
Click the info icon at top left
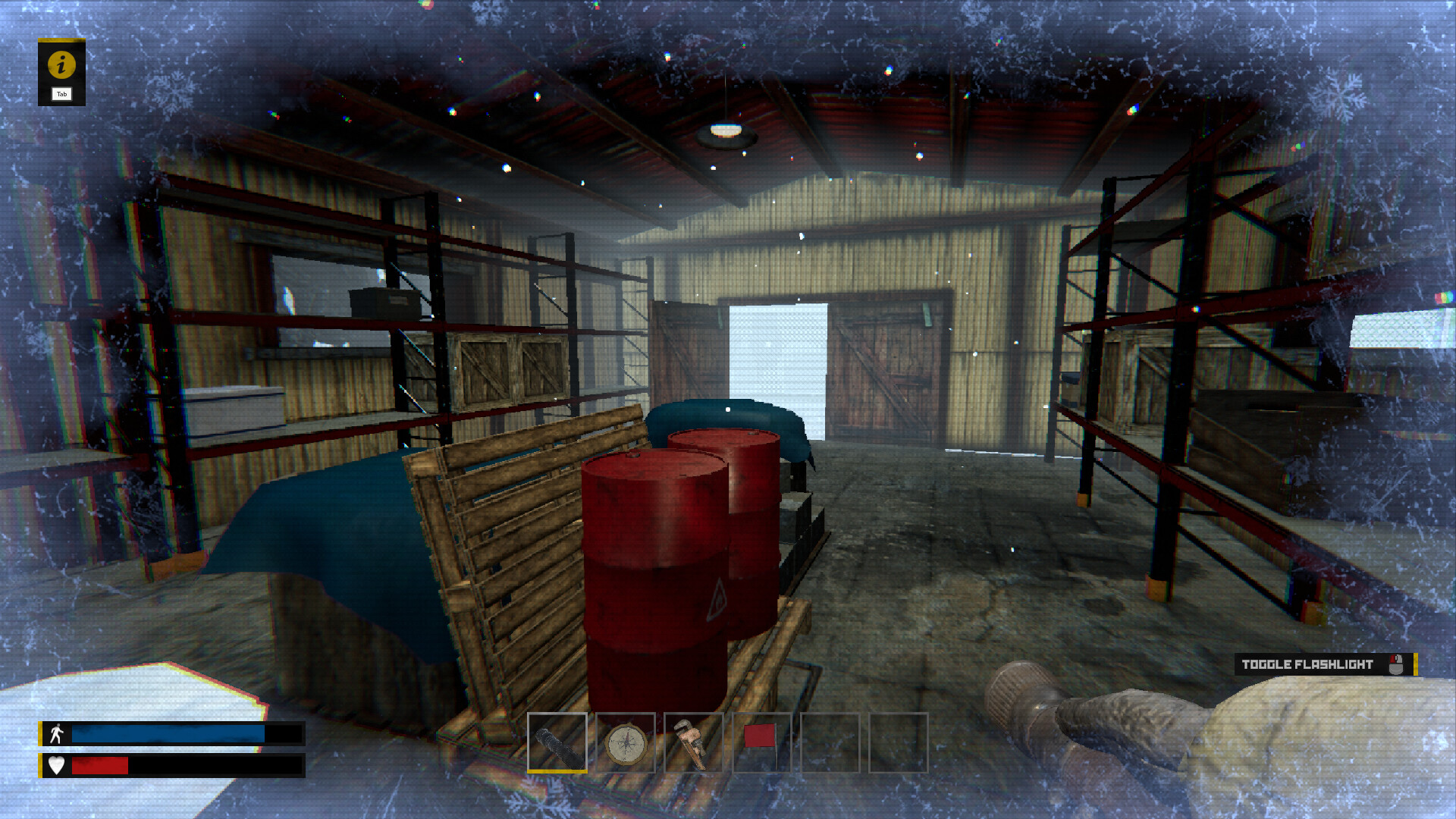(x=62, y=66)
